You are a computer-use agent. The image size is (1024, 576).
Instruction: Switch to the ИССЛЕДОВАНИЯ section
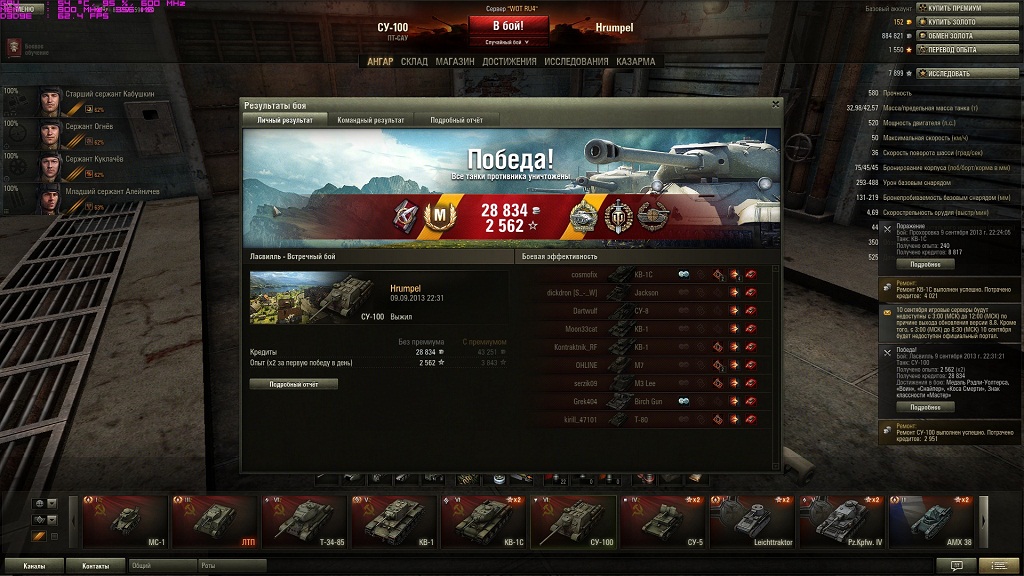pos(576,61)
